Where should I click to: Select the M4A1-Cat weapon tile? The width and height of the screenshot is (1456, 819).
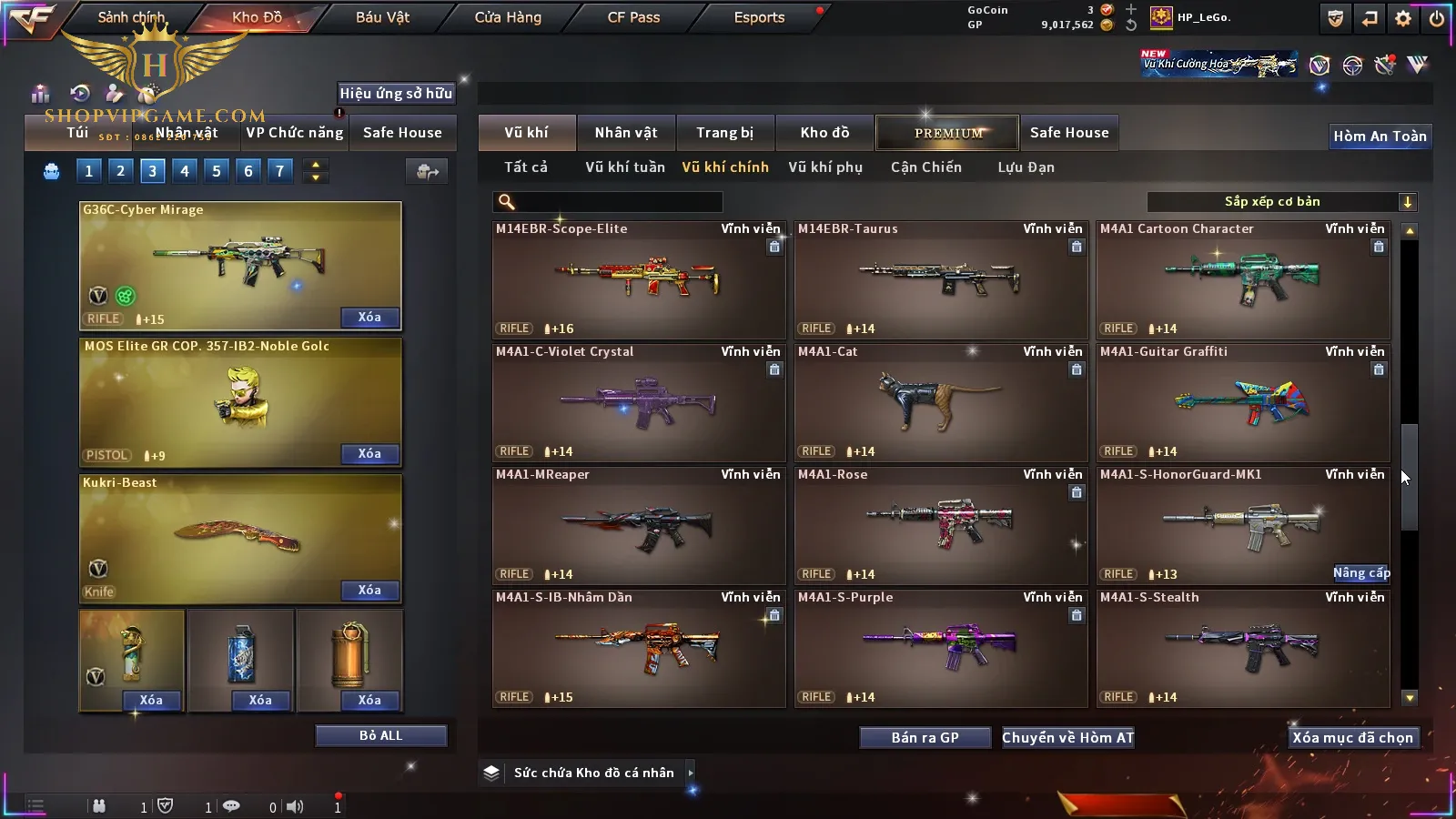[x=941, y=402]
